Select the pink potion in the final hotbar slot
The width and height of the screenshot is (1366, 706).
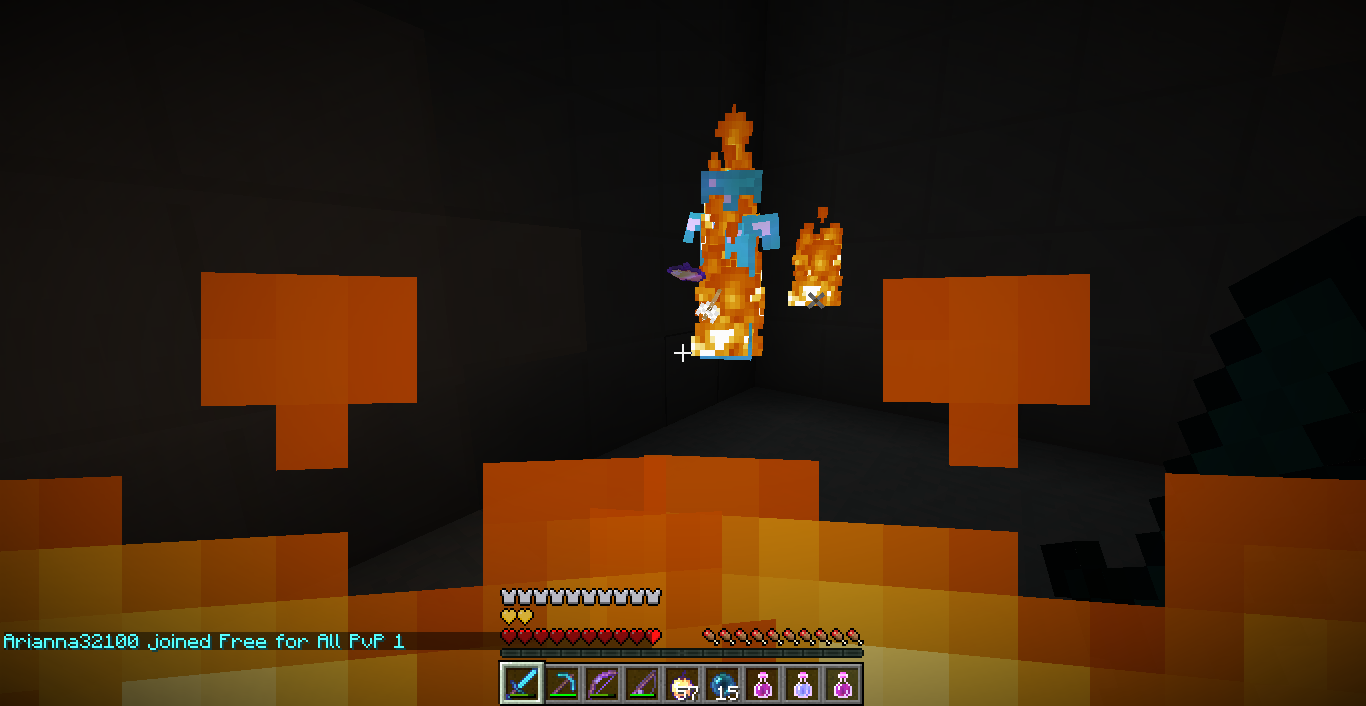pos(842,684)
